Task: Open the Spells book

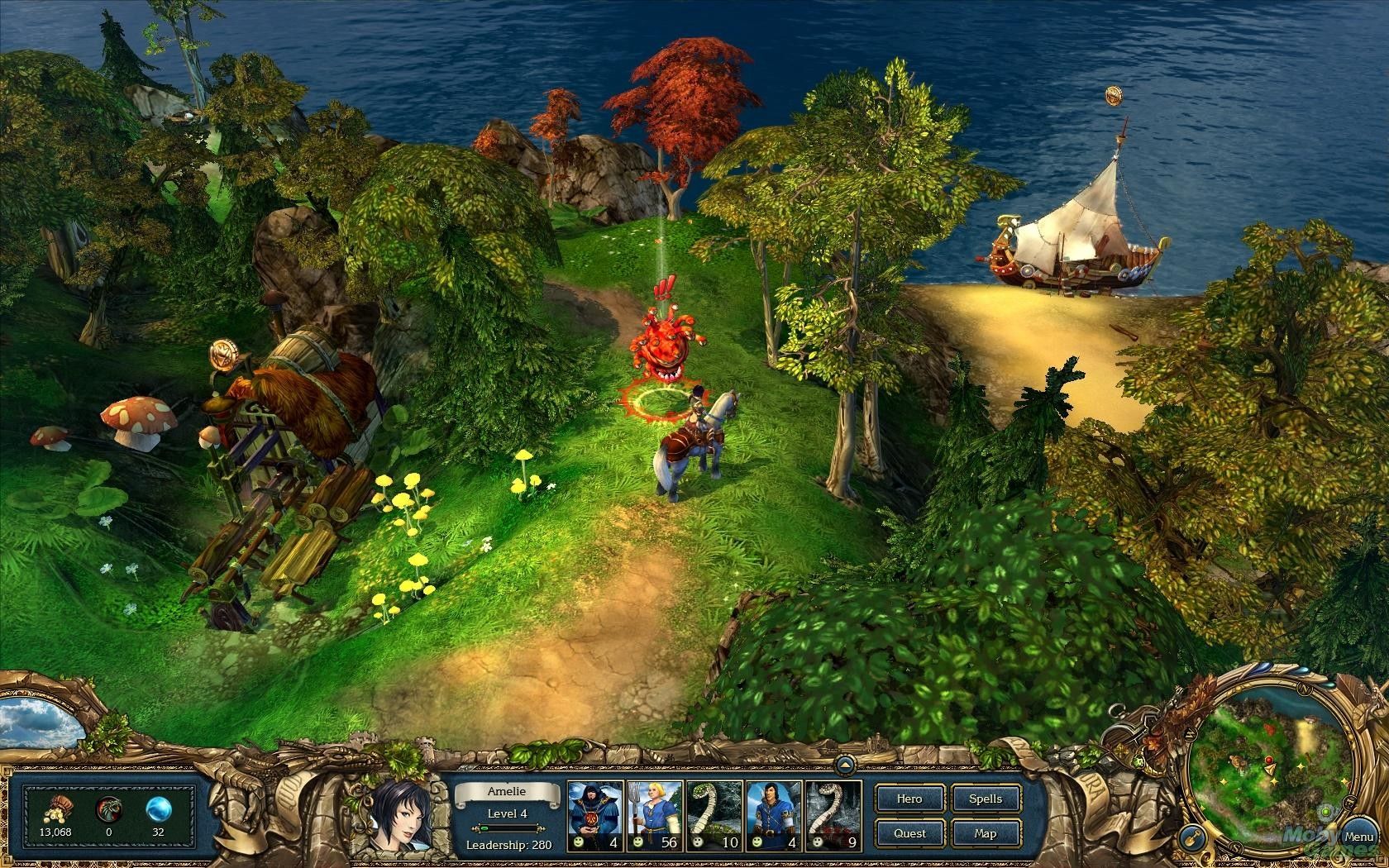Action: point(986,799)
